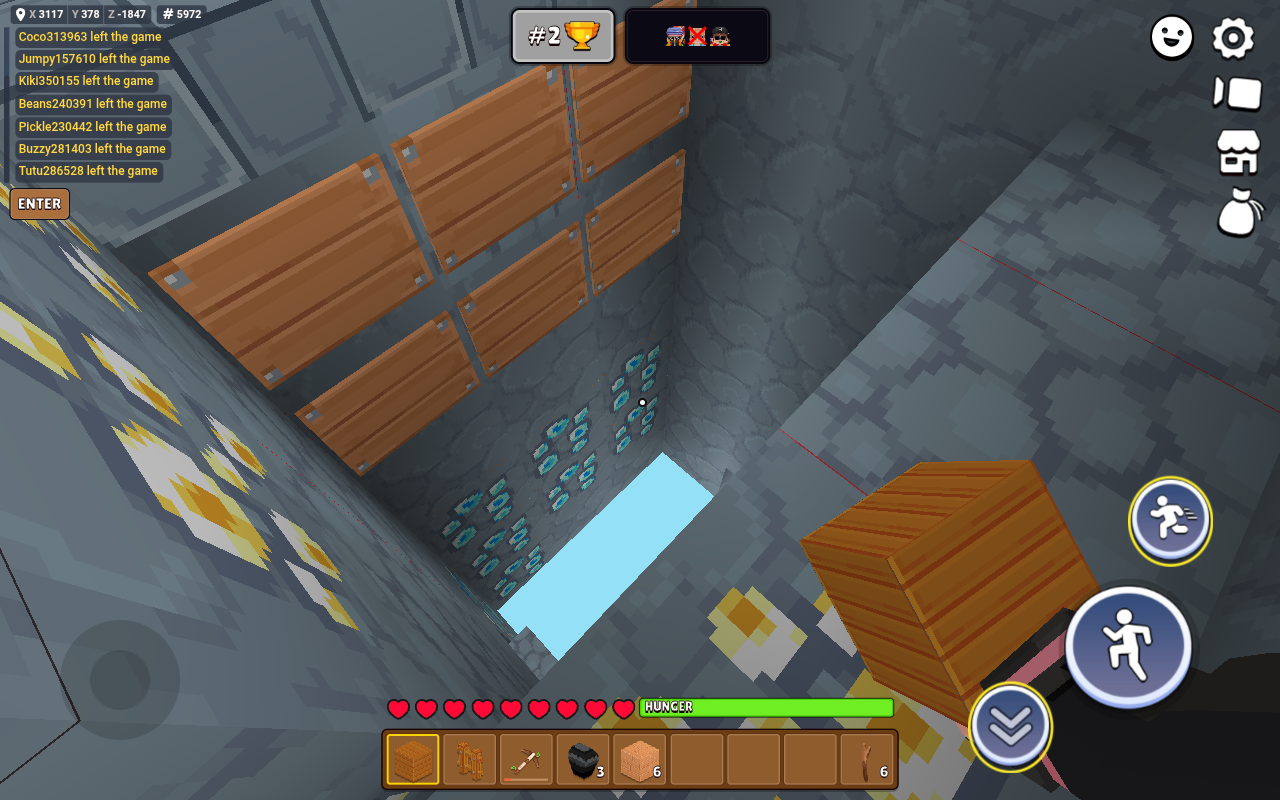Open the inventory bag icon
Screen dimensions: 1280x800
tap(1238, 213)
